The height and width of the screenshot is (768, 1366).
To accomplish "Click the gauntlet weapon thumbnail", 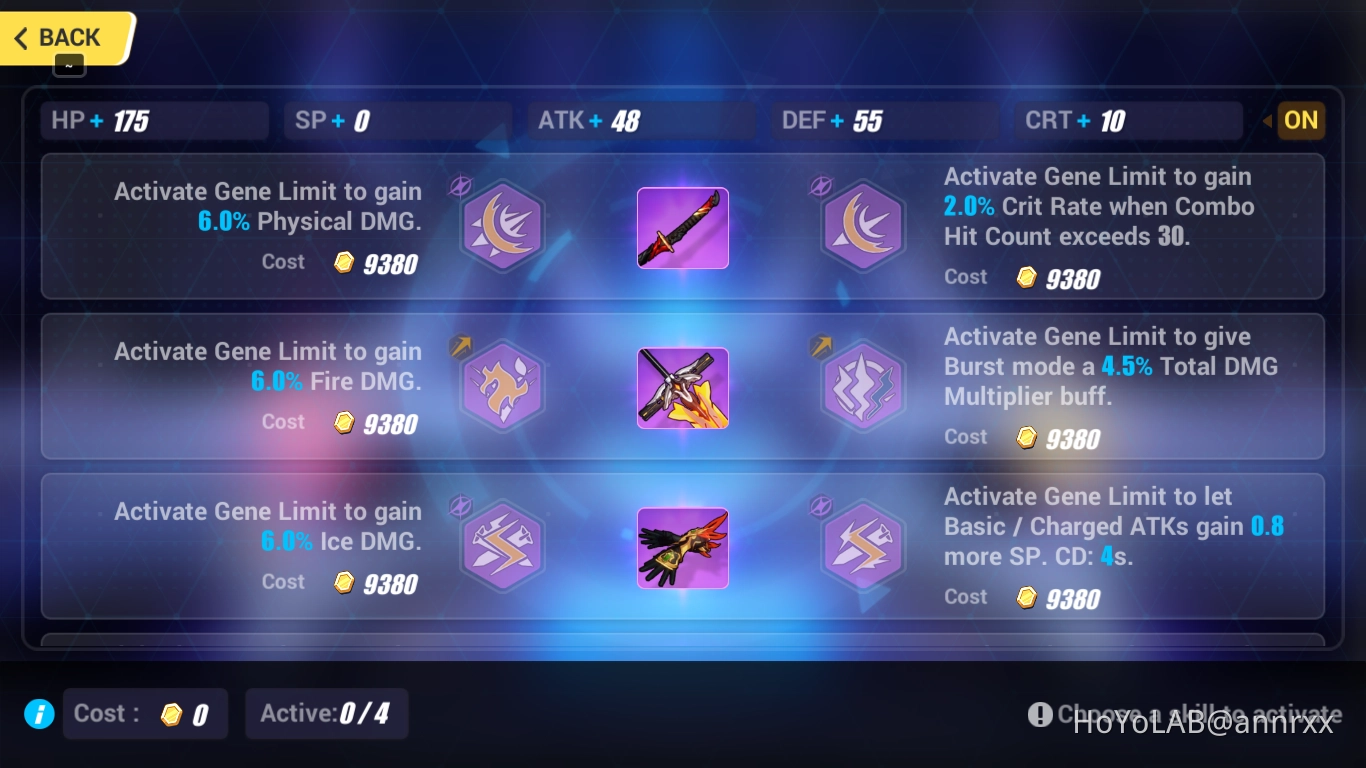I will click(683, 548).
